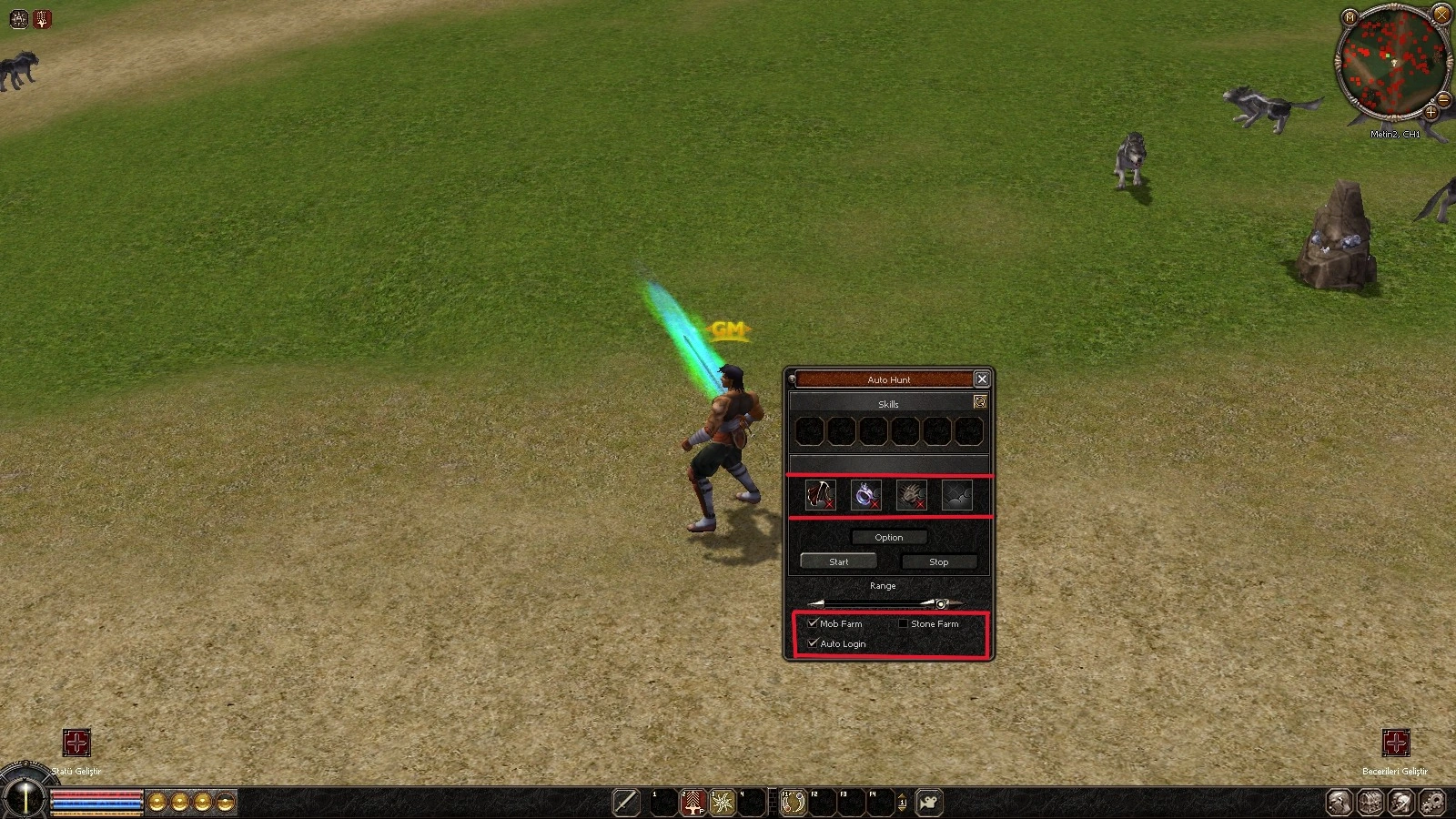This screenshot has width=1456, height=819.
Task: Open the Auto Hunt Option menu
Action: 889,537
